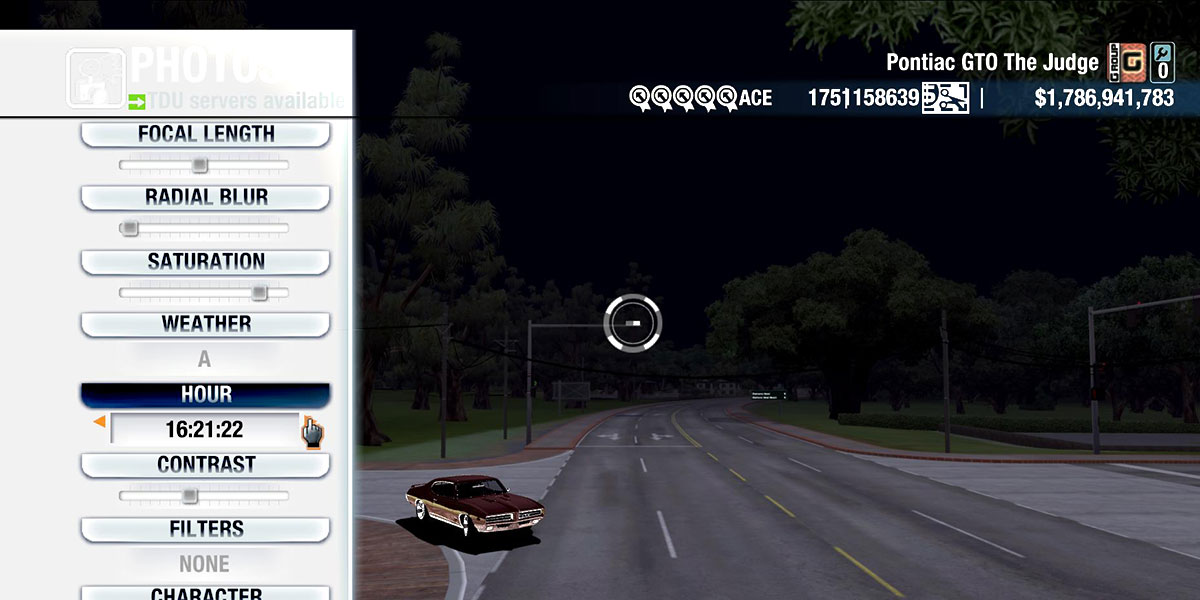Screen dimensions: 1200x600
Task: Click the Saturation slider handle
Action: click(259, 293)
